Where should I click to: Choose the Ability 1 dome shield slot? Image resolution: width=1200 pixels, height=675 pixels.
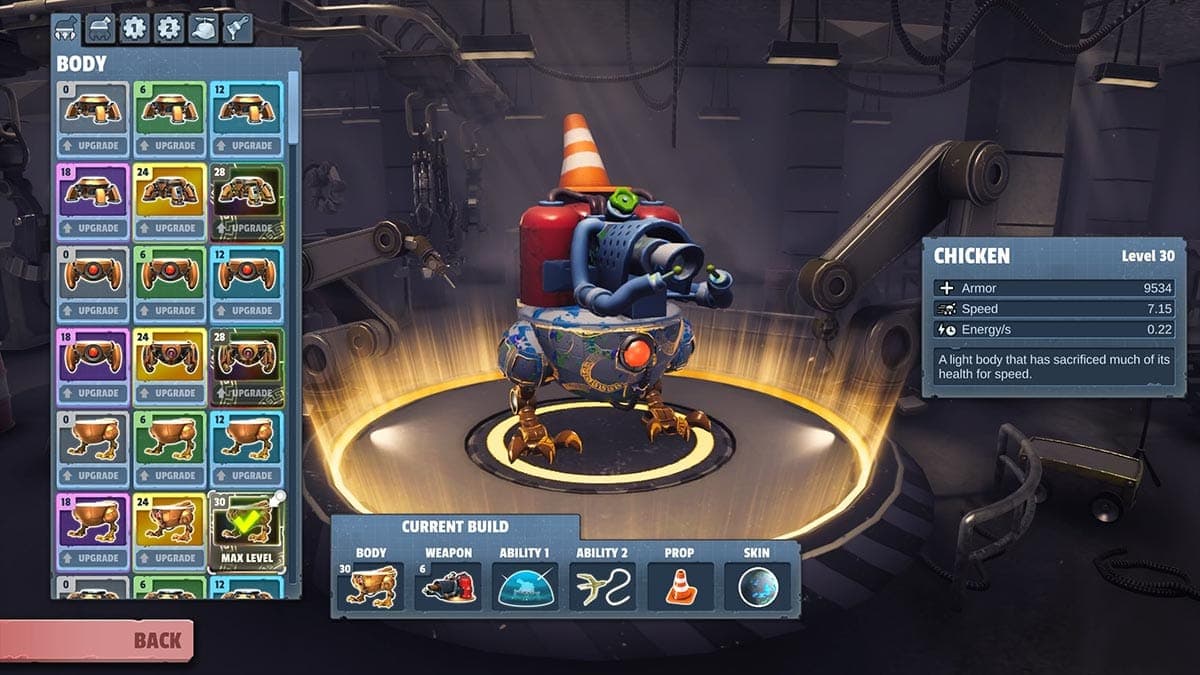click(x=525, y=586)
